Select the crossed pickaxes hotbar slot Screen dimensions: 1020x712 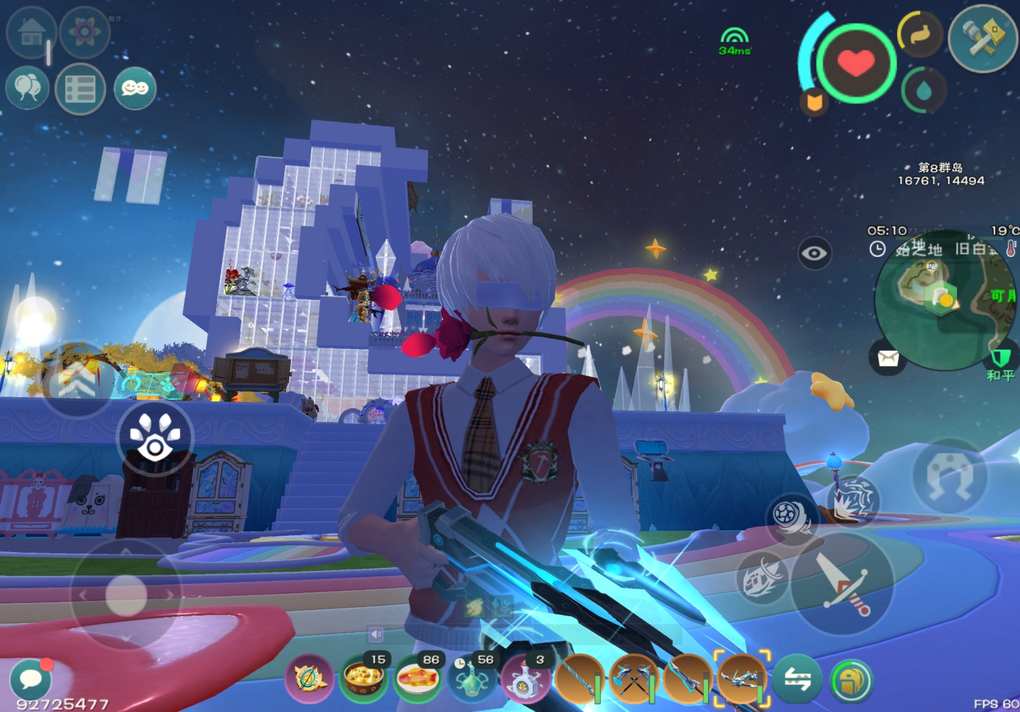(x=633, y=679)
